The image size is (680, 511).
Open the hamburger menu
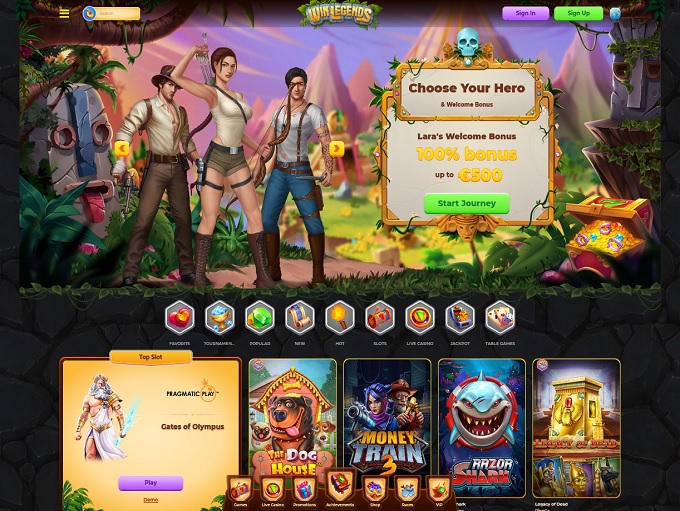tap(64, 14)
